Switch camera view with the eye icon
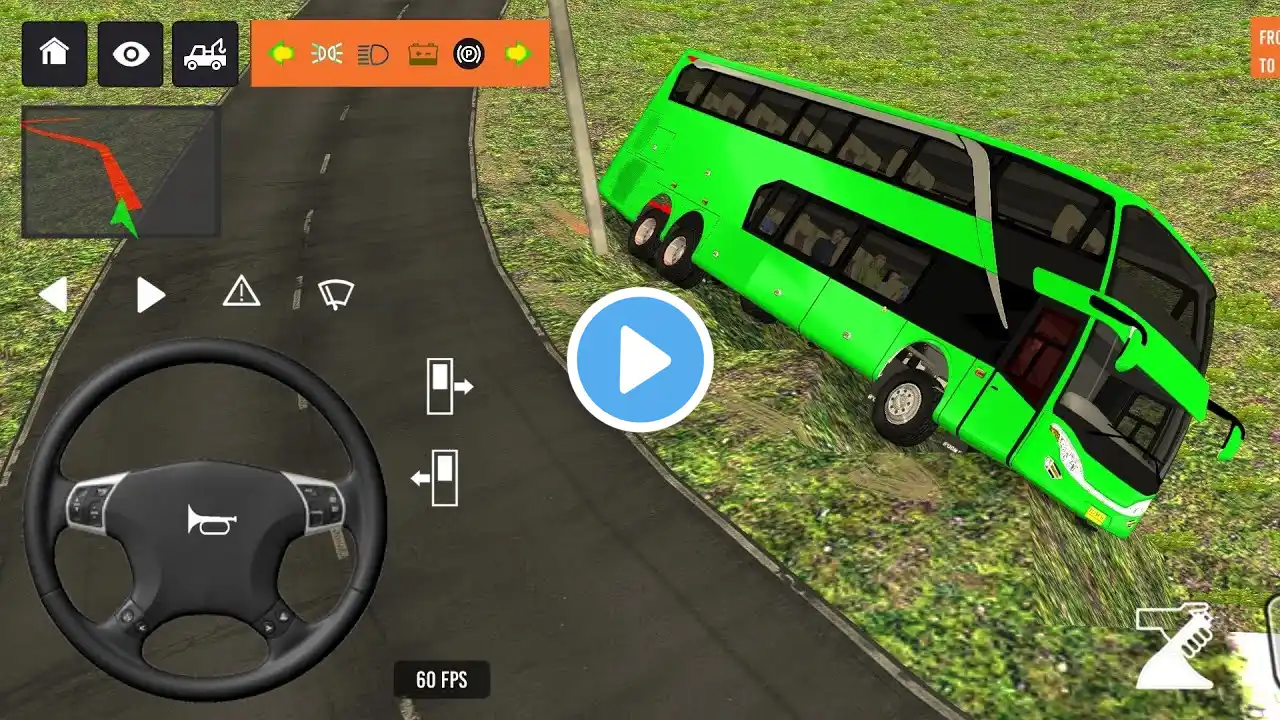Screen dimensions: 1280x720 tap(130, 53)
